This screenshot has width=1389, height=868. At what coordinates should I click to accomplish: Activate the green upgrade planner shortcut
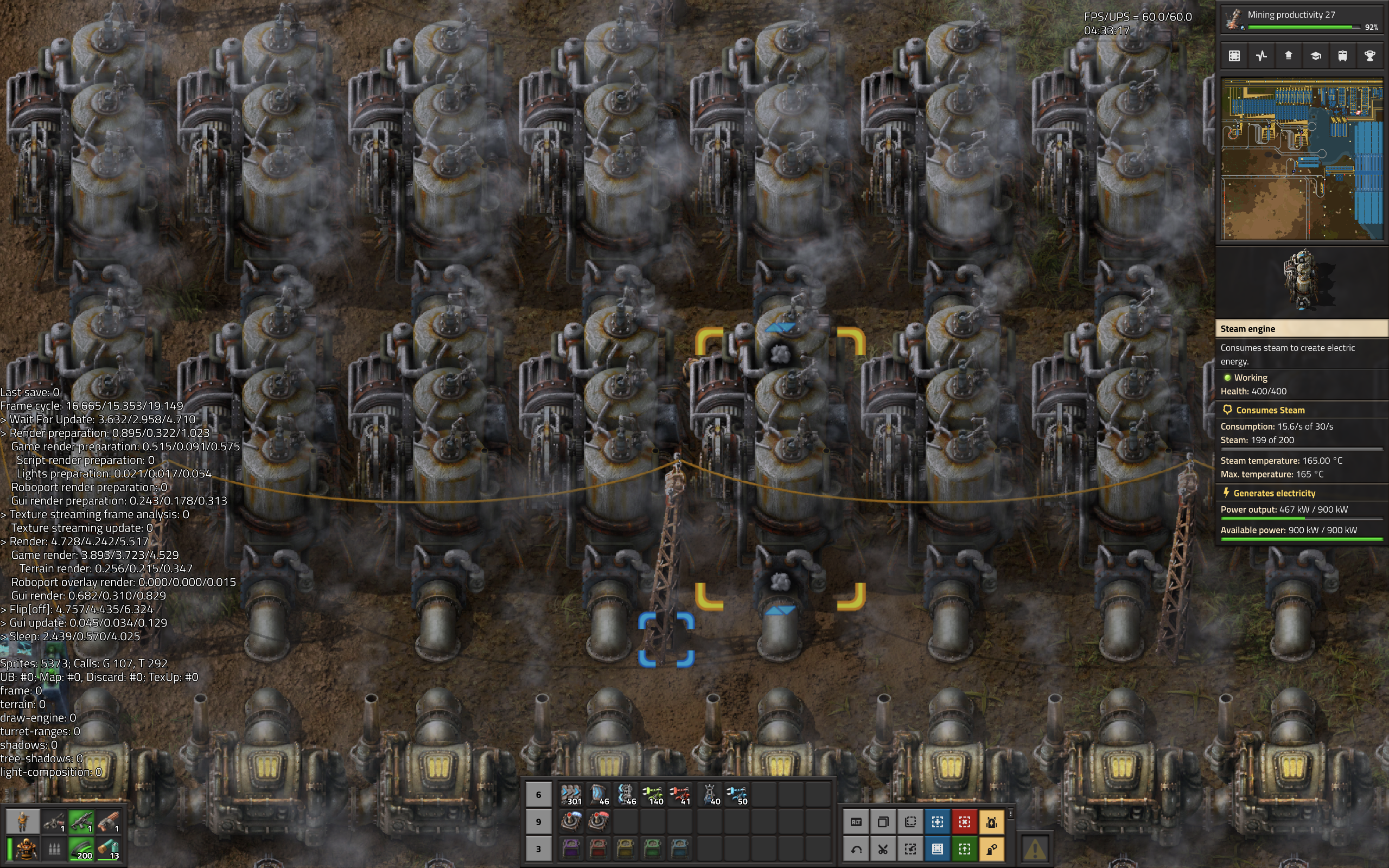[964, 848]
